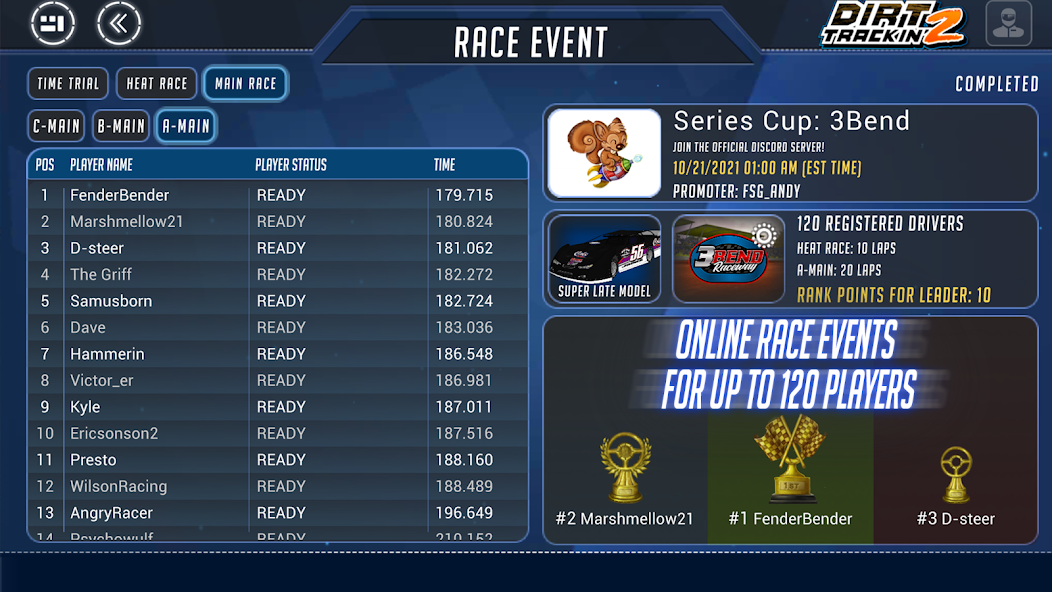This screenshot has height=592, width=1052.
Task: Open the Super Late Model car thumbnail
Action: (604, 259)
